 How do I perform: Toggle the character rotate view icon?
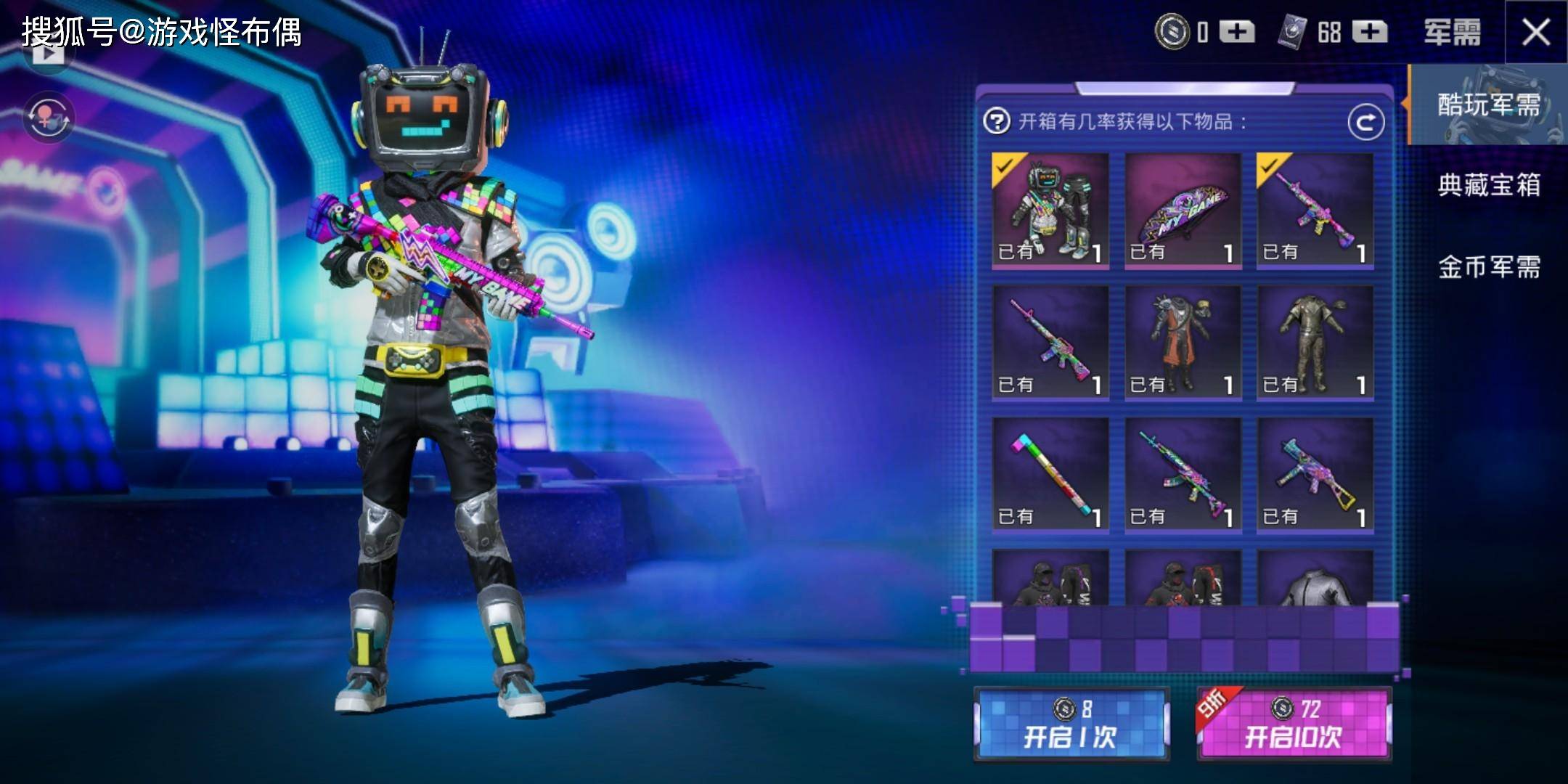tap(49, 117)
